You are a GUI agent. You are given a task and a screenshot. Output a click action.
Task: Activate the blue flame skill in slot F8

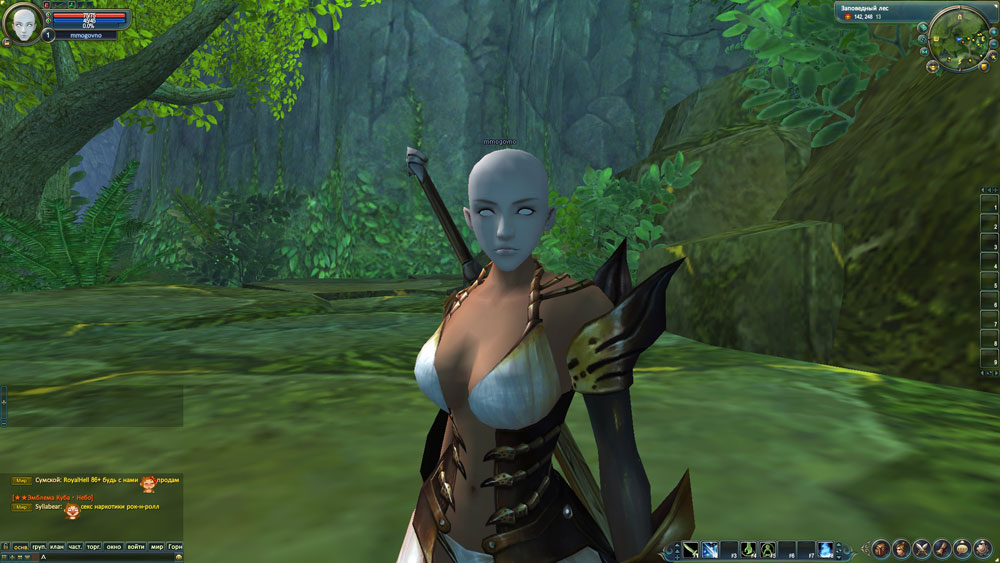coord(826,549)
